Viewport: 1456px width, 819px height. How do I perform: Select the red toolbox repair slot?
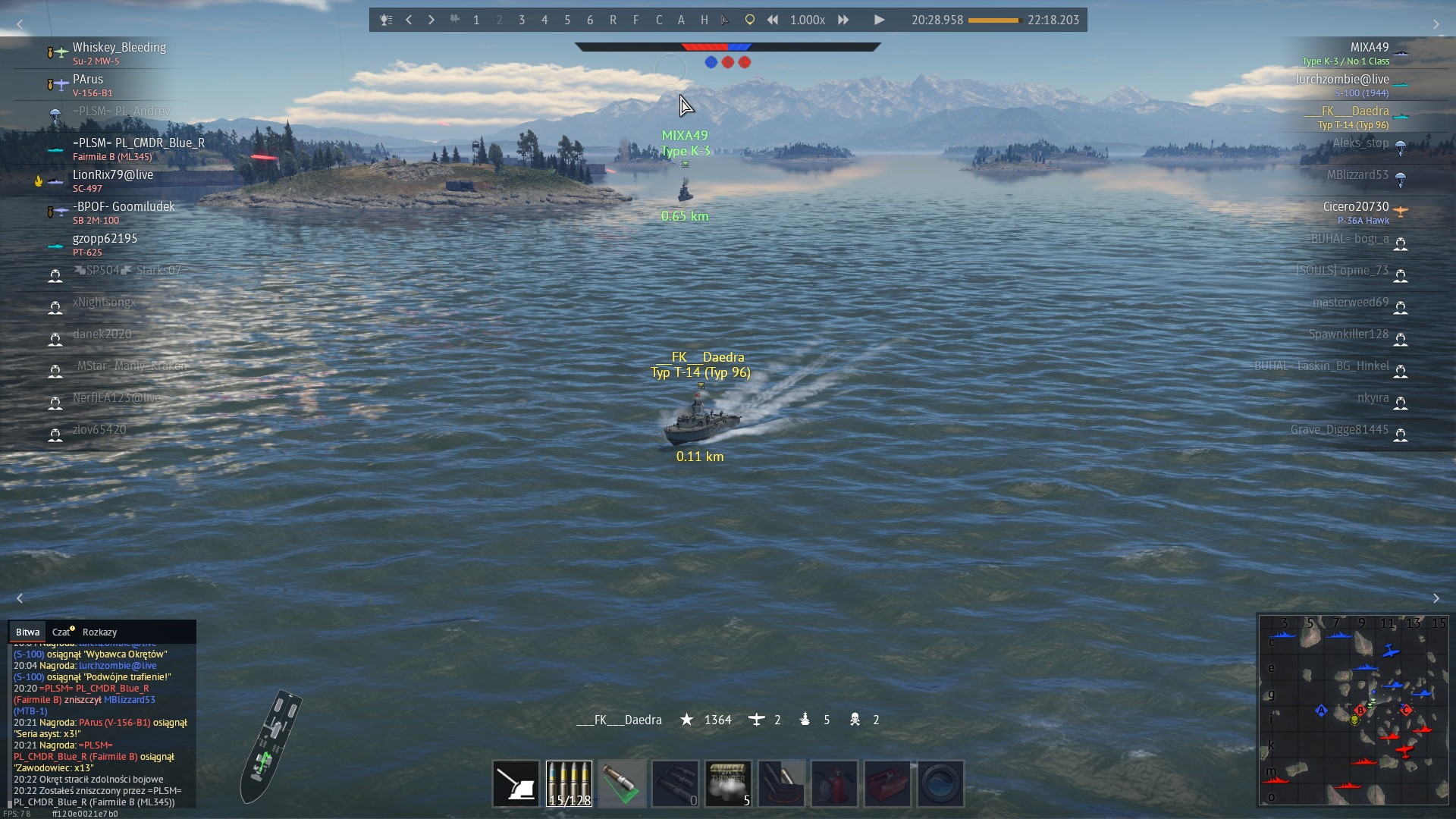[x=887, y=783]
